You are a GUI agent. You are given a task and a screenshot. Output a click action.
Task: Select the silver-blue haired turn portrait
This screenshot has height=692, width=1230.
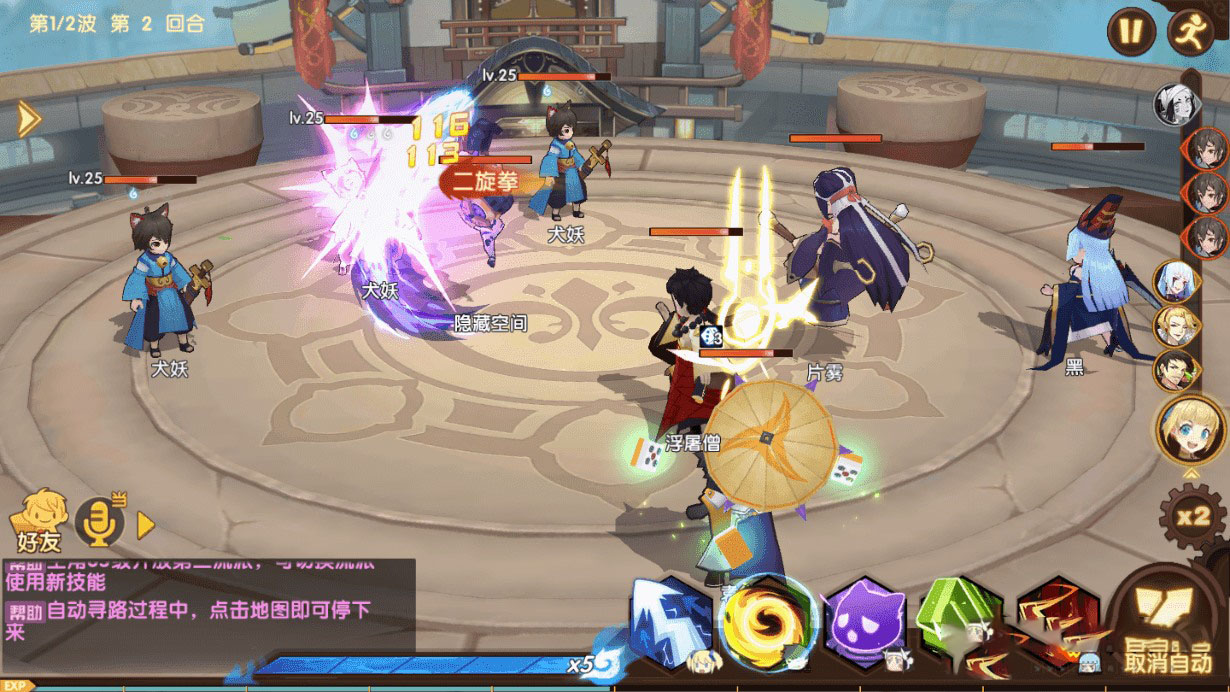tap(1176, 281)
